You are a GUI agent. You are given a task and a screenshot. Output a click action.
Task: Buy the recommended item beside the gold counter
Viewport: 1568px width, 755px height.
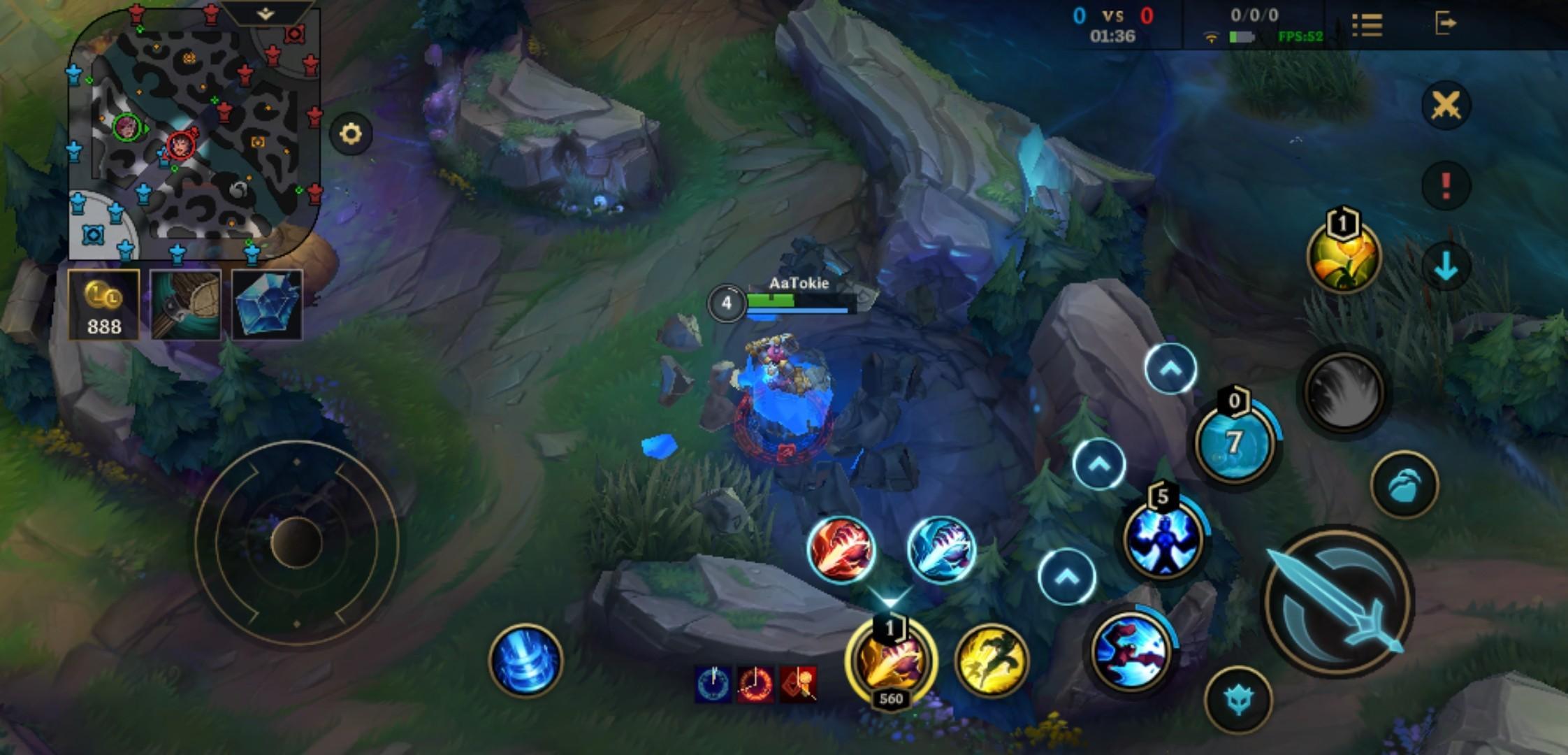[186, 305]
